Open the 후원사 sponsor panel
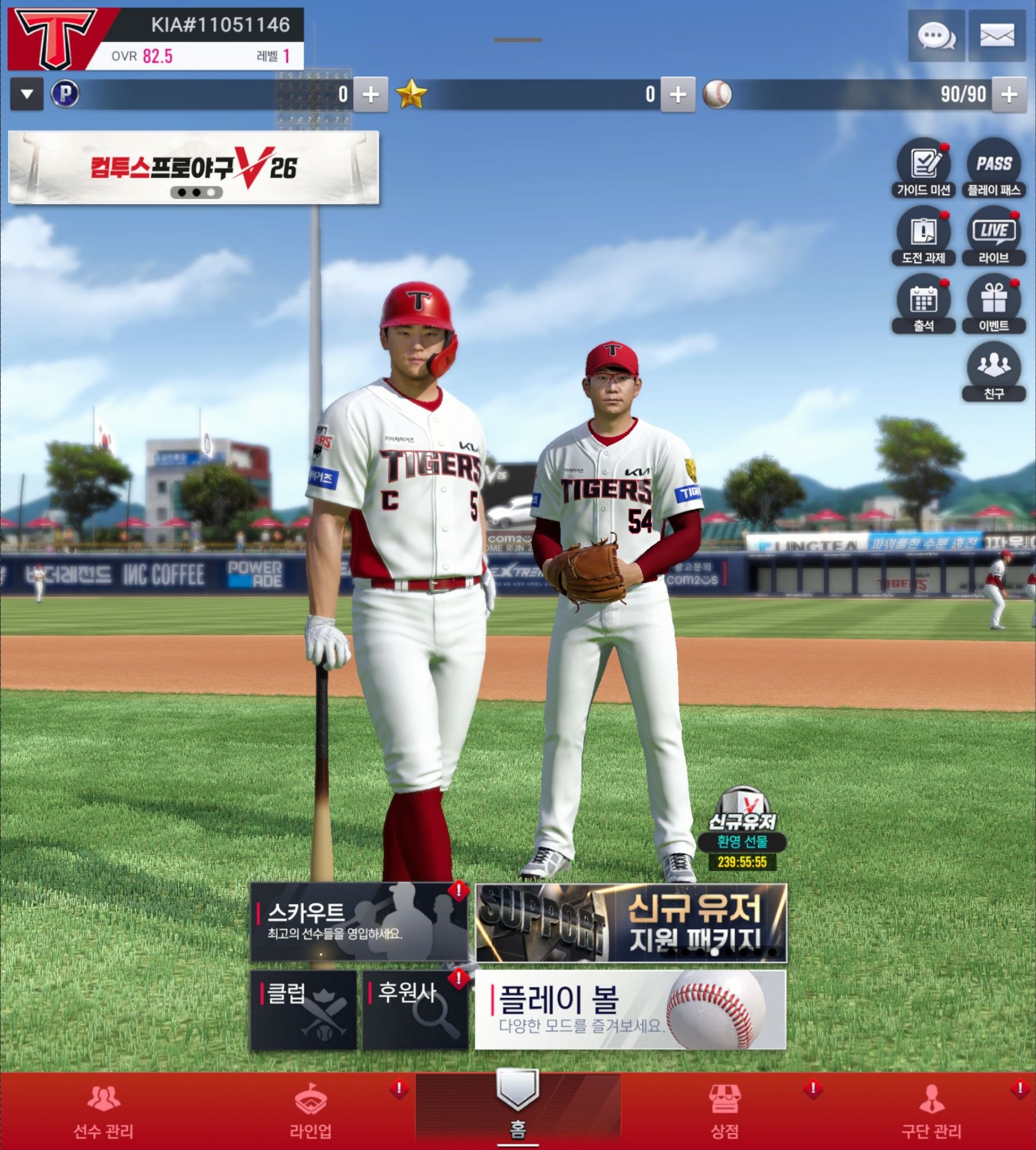 pyautogui.click(x=415, y=1010)
